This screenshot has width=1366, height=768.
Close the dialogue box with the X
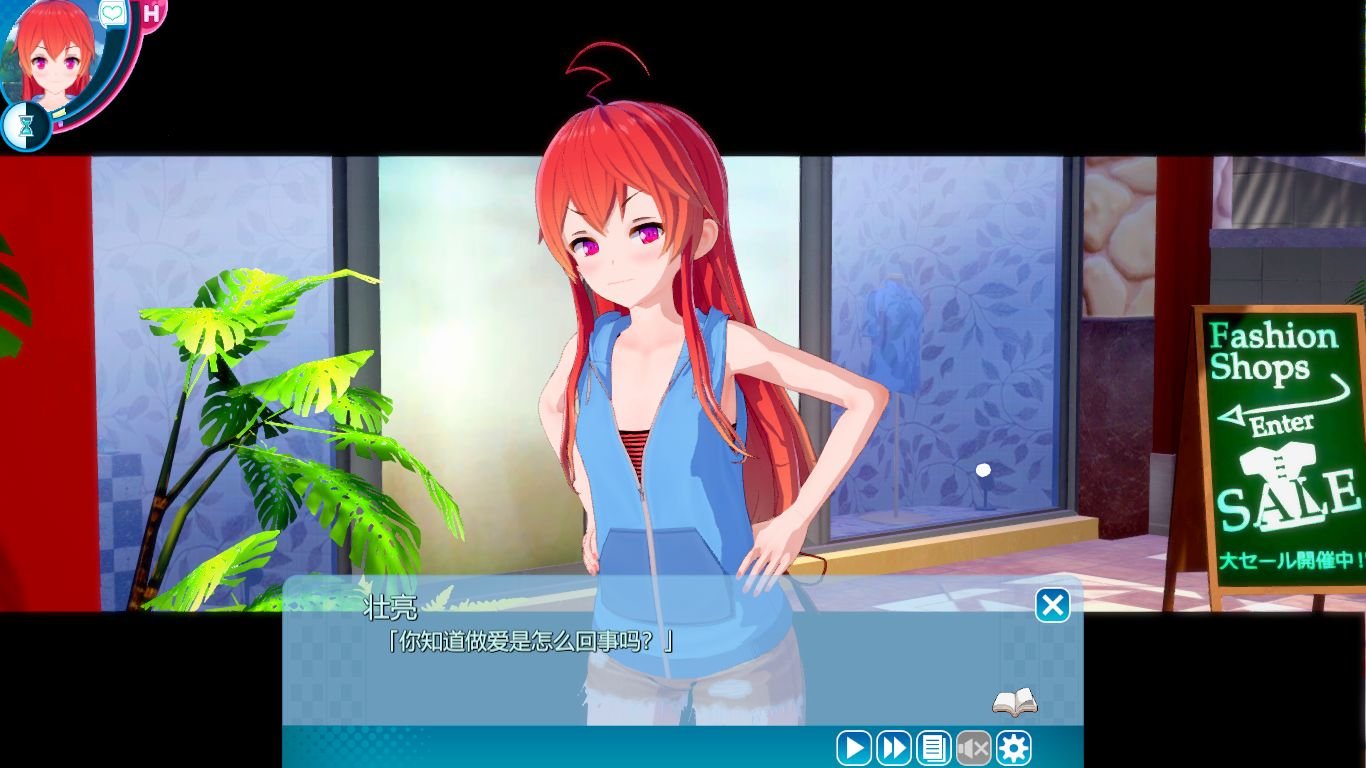[x=1051, y=607]
